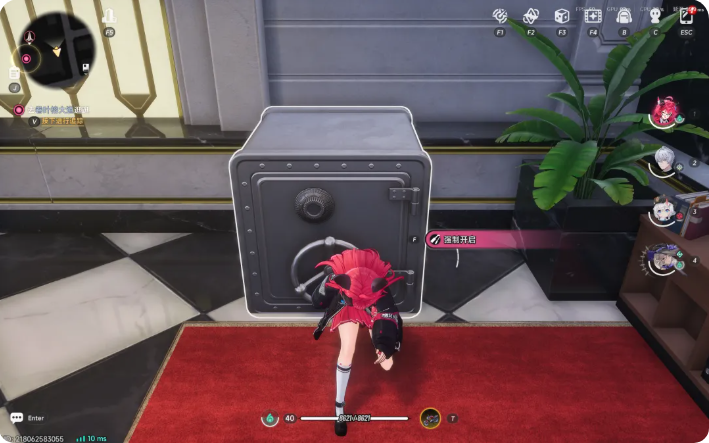The height and width of the screenshot is (443, 709).
Task: Open the backpack inventory icon
Action: pyautogui.click(x=624, y=16)
